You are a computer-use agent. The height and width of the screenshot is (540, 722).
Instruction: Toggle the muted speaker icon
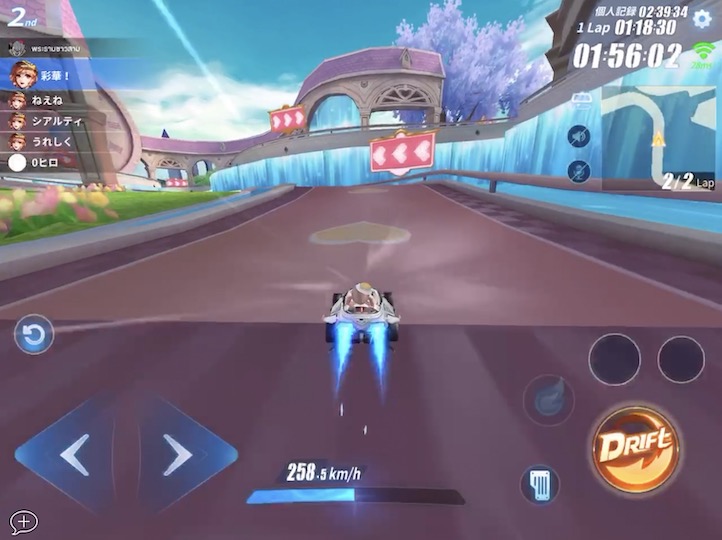[579, 136]
